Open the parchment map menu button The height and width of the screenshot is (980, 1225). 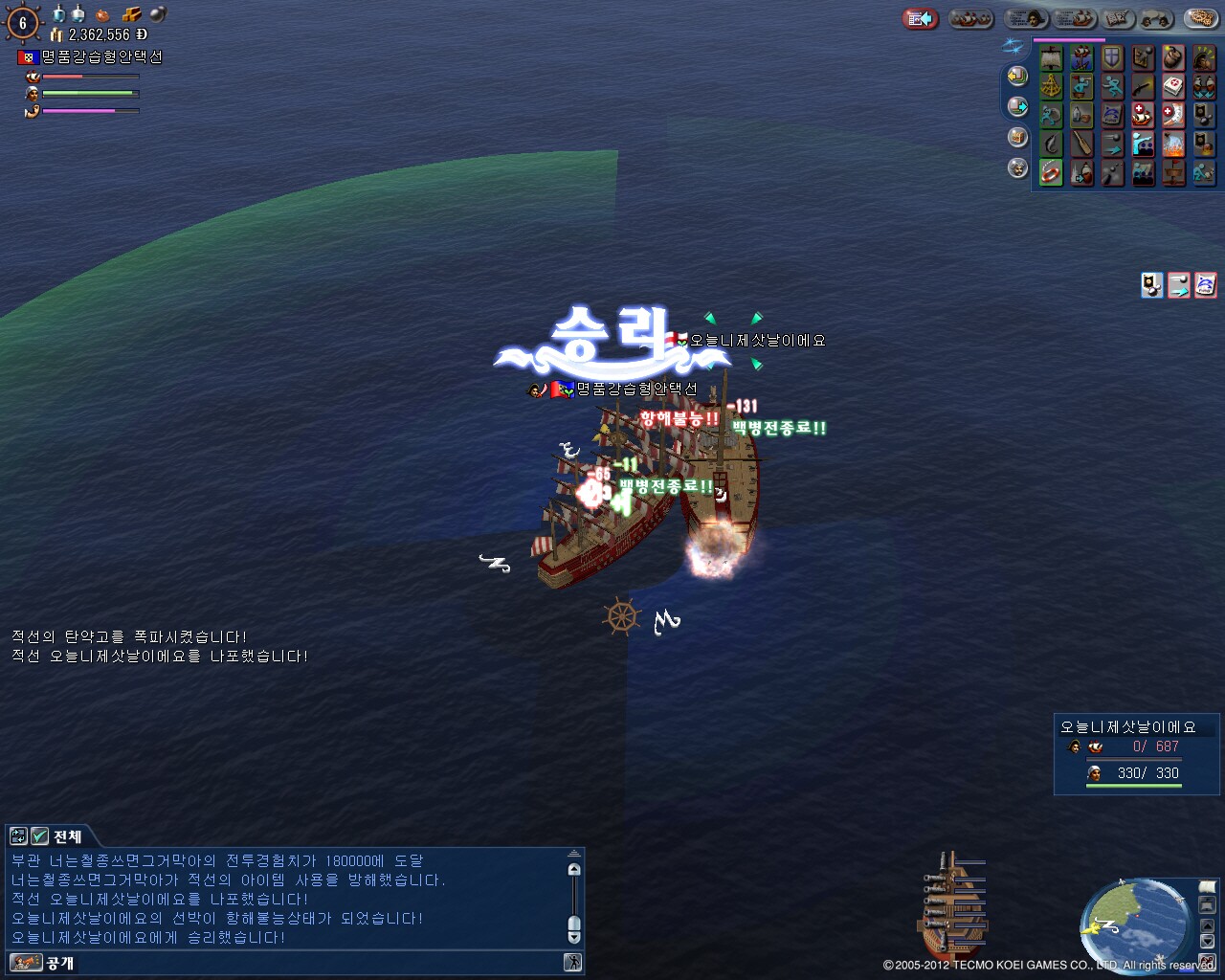point(1115,19)
